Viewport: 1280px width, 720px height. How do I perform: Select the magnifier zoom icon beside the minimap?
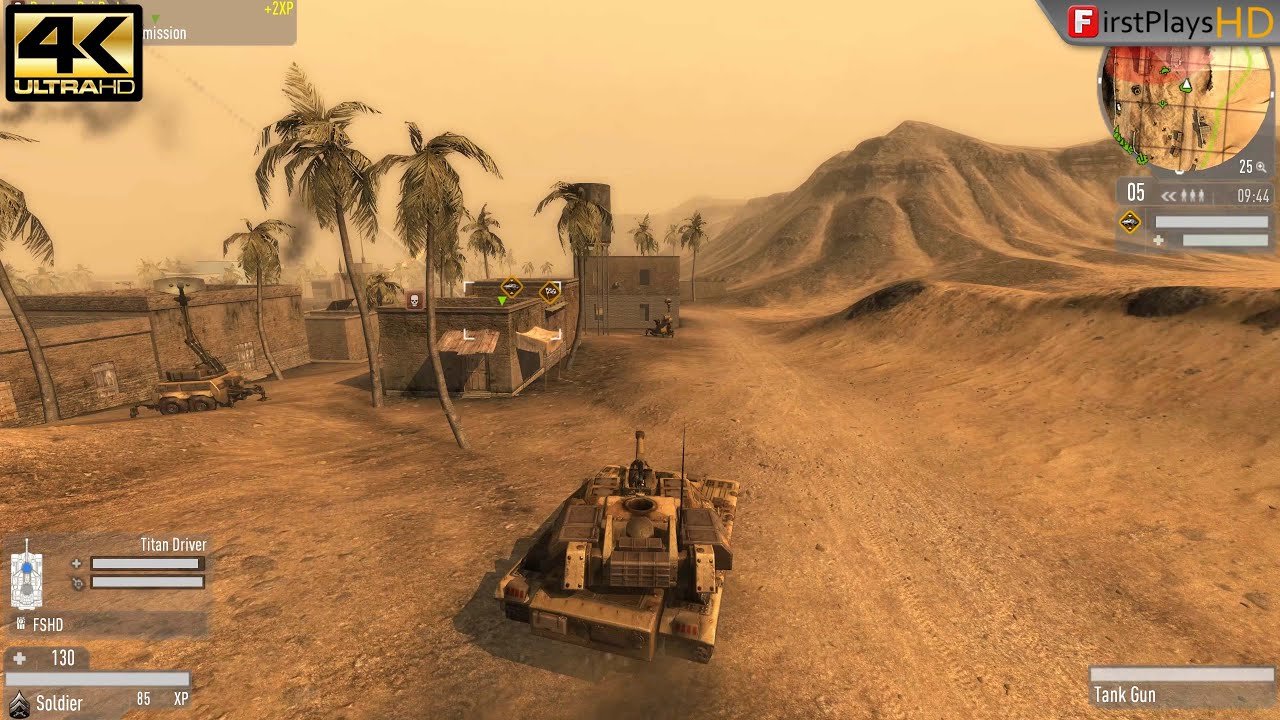point(1263,168)
